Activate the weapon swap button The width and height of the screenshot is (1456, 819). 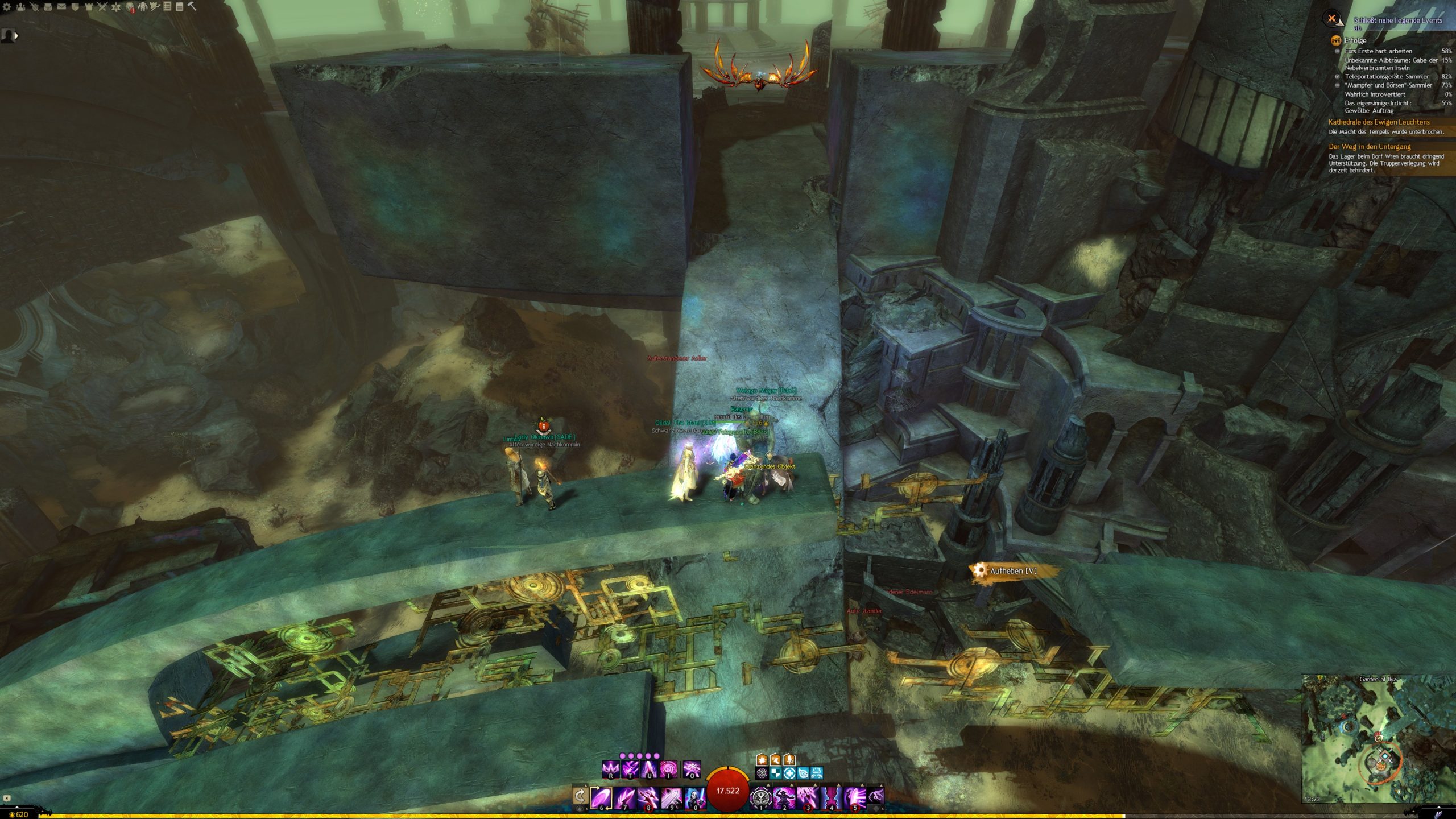point(580,796)
